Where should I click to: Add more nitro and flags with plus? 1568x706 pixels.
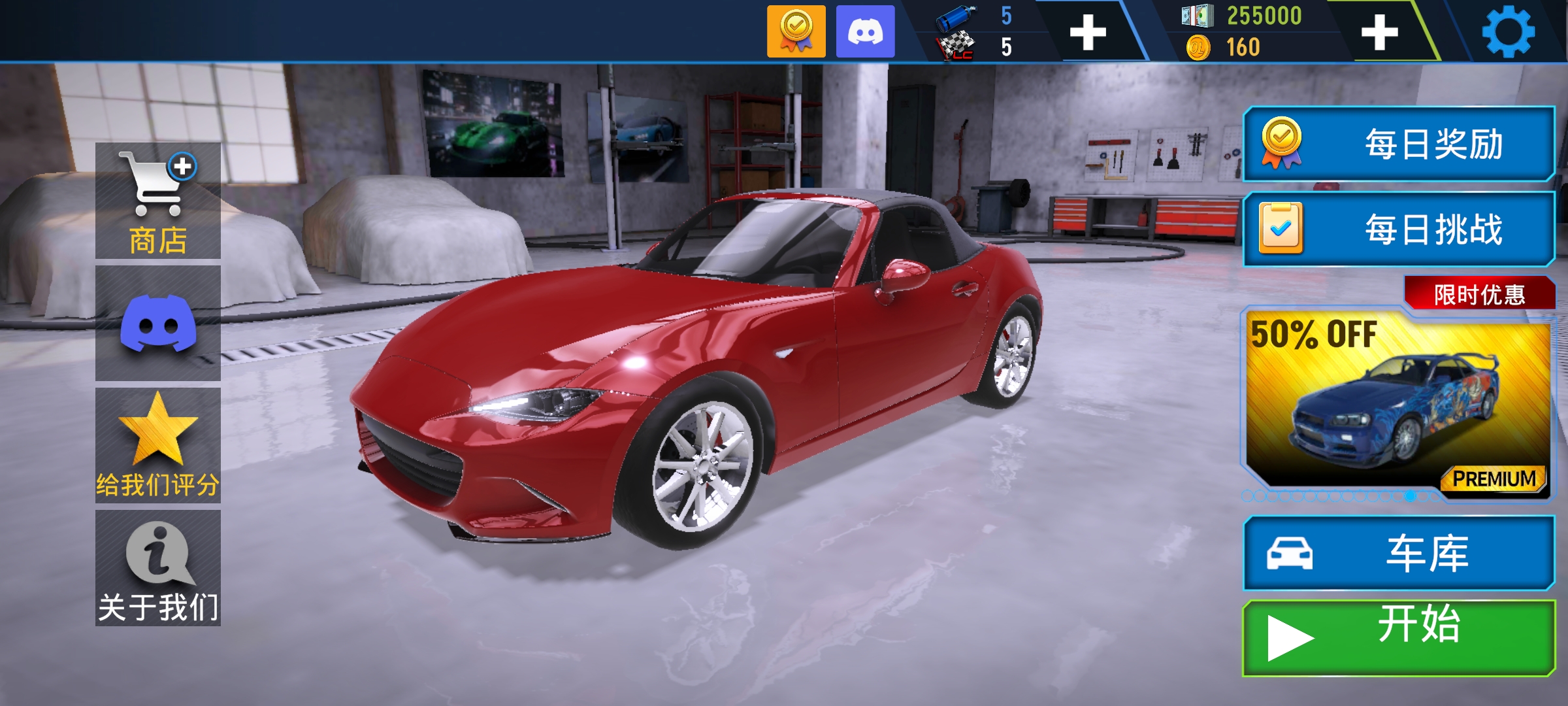click(x=1088, y=31)
